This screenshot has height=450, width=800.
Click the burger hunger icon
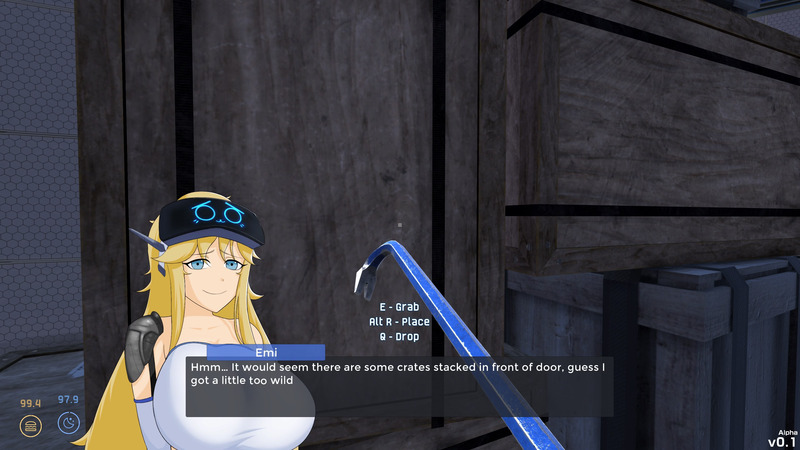coord(31,425)
